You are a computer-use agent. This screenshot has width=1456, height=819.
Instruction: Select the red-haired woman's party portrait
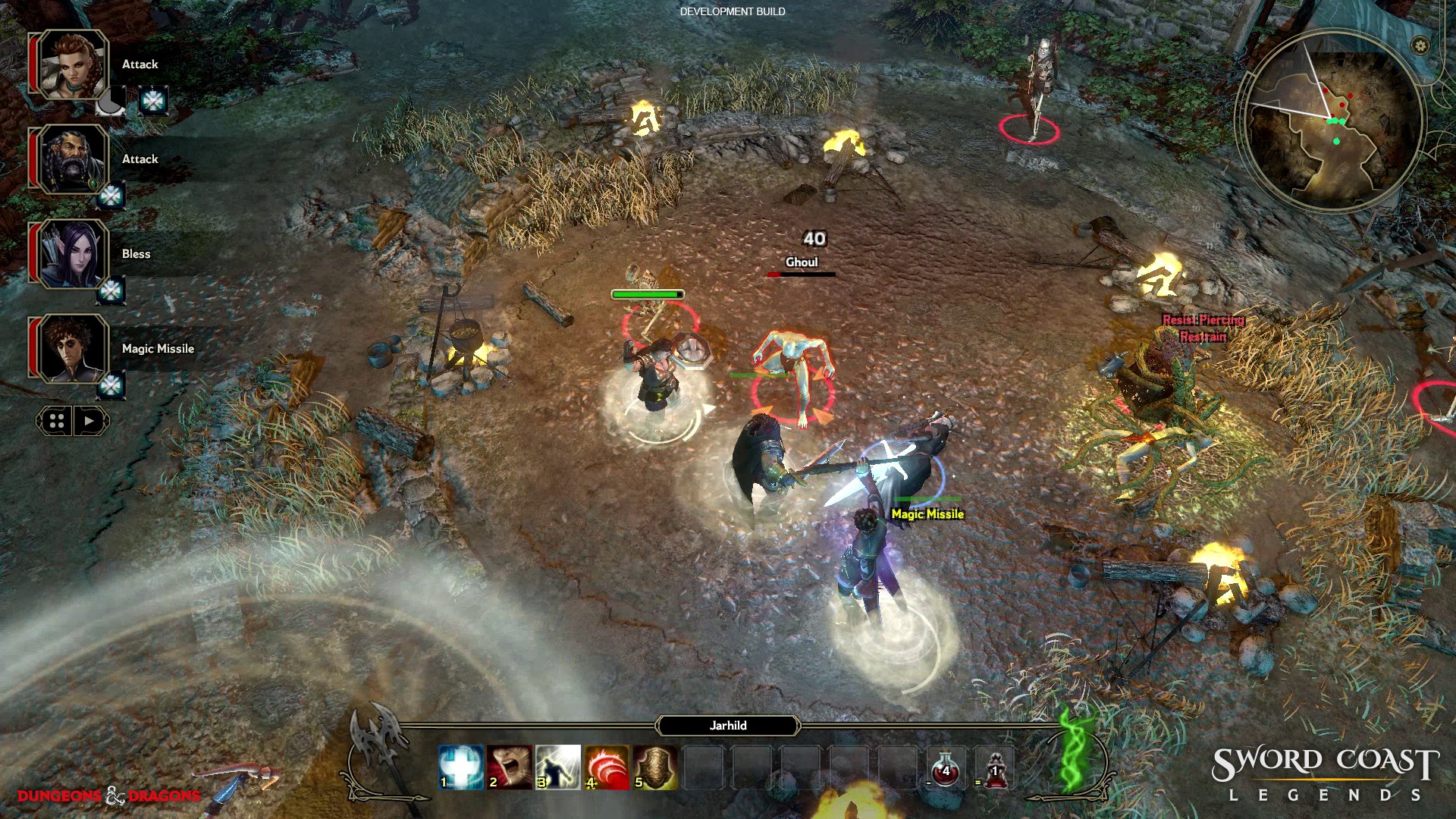pyautogui.click(x=73, y=64)
